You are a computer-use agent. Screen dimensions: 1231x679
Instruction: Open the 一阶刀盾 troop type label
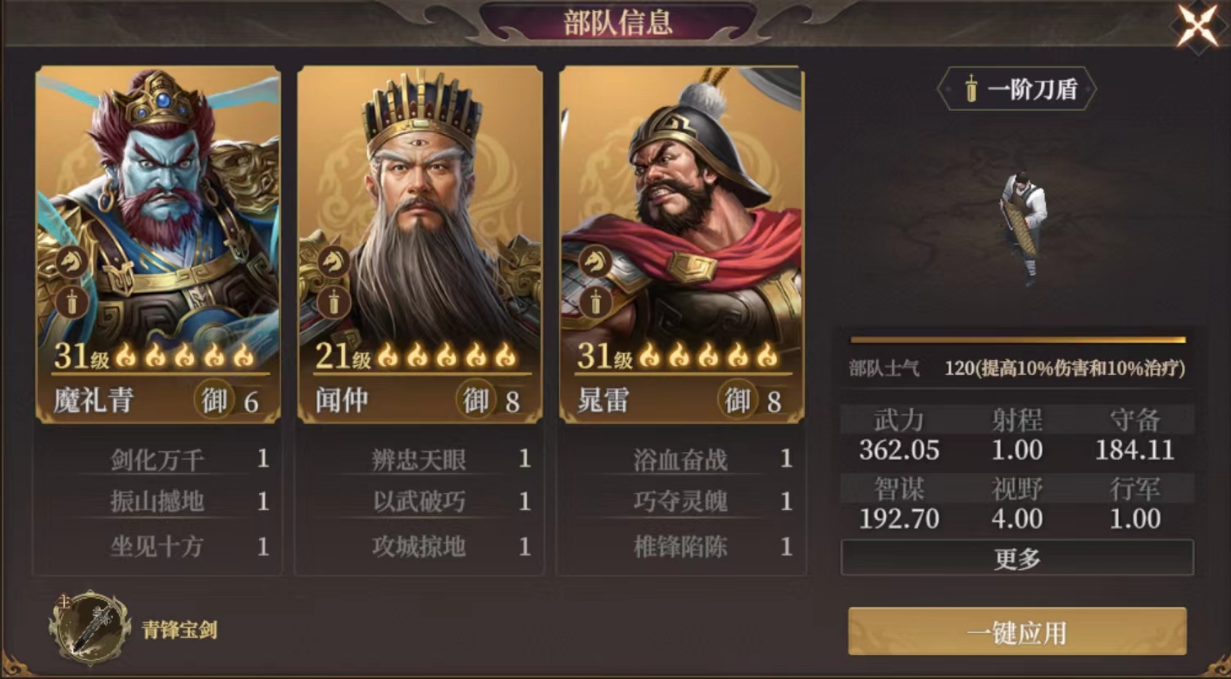(1017, 90)
